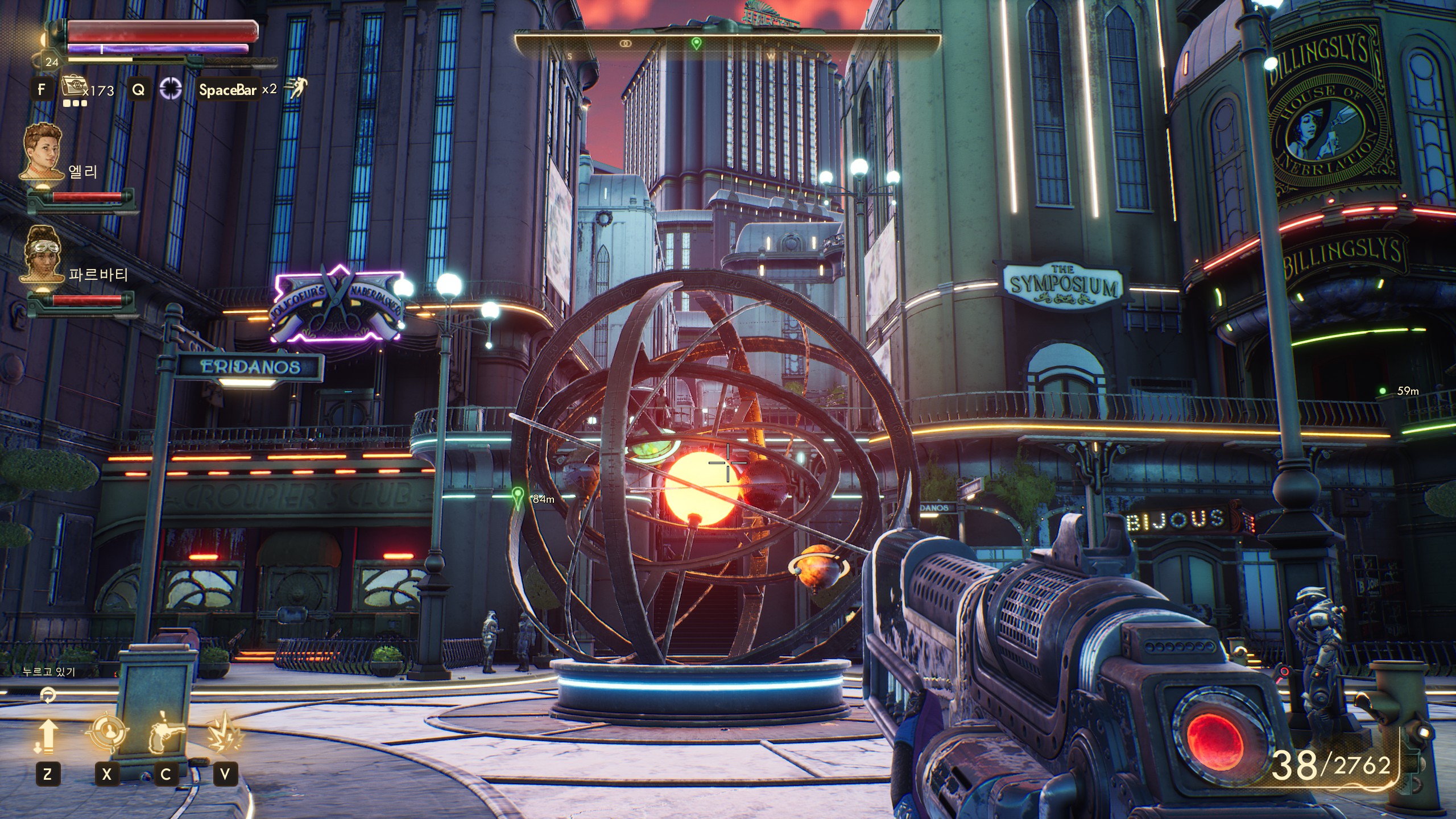Click the linked rings marker on compass
This screenshot has height=819, width=1456.
pos(625,43)
